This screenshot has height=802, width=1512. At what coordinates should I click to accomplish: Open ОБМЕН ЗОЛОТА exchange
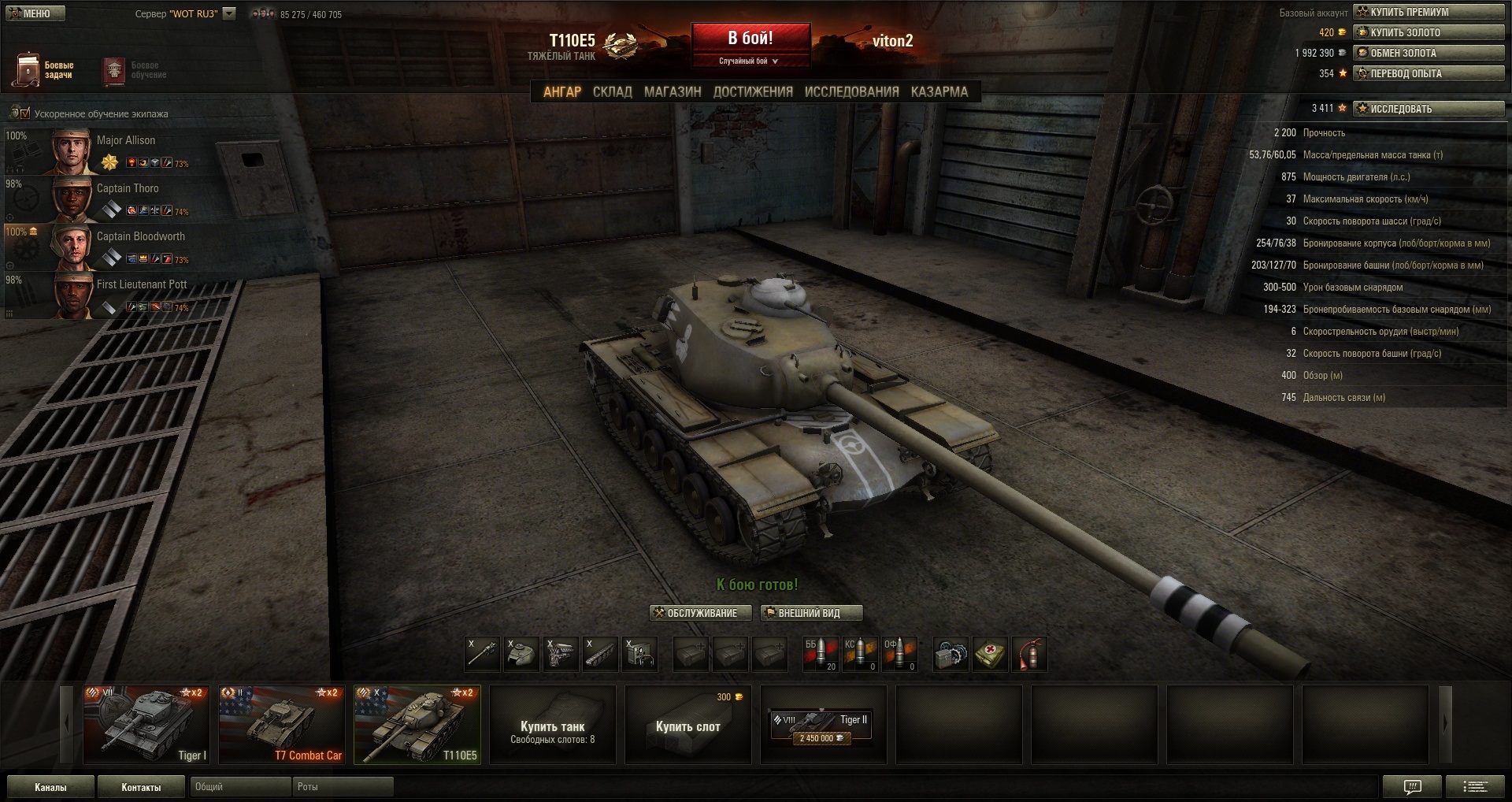1429,53
